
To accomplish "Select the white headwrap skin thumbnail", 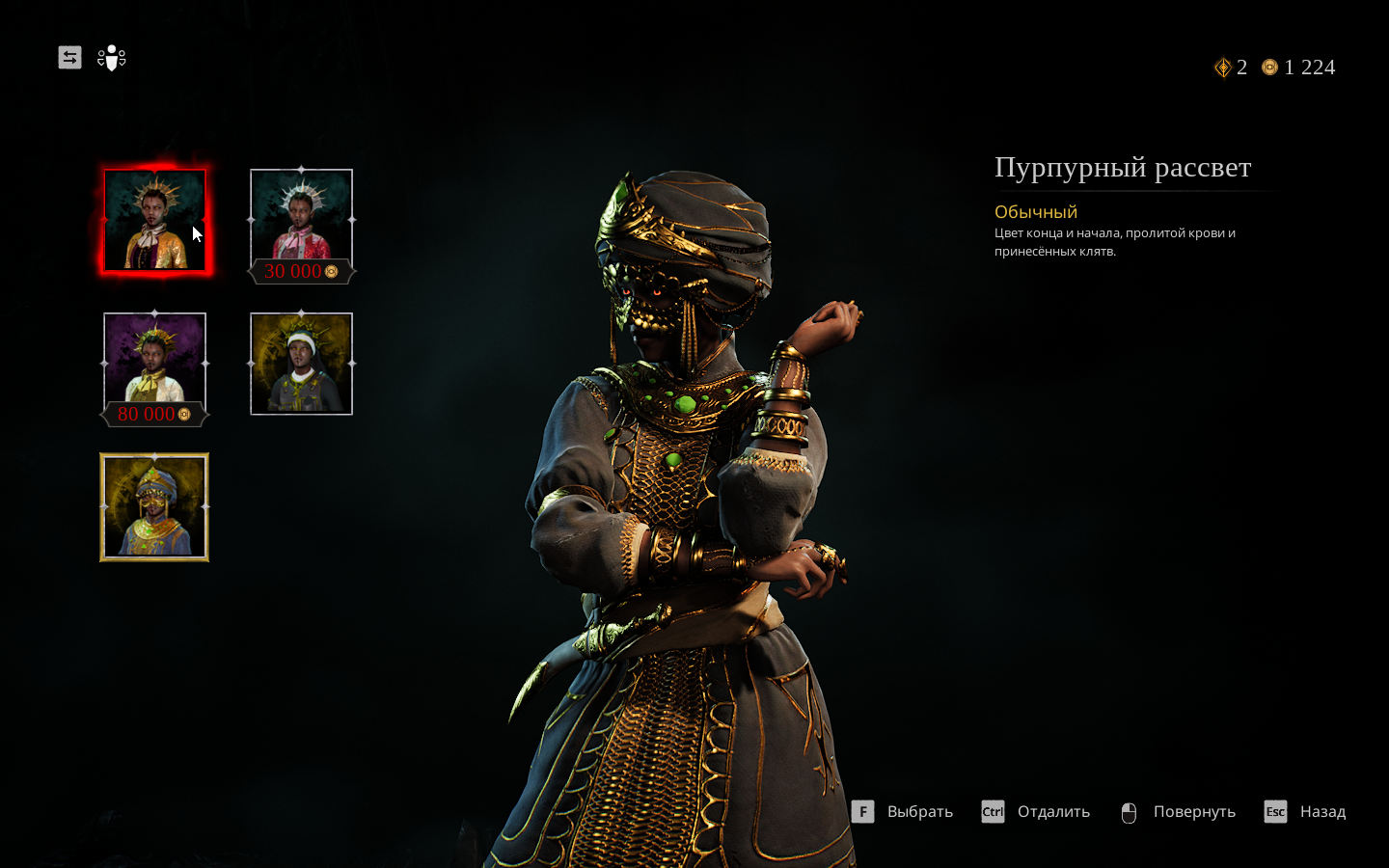I will point(301,364).
